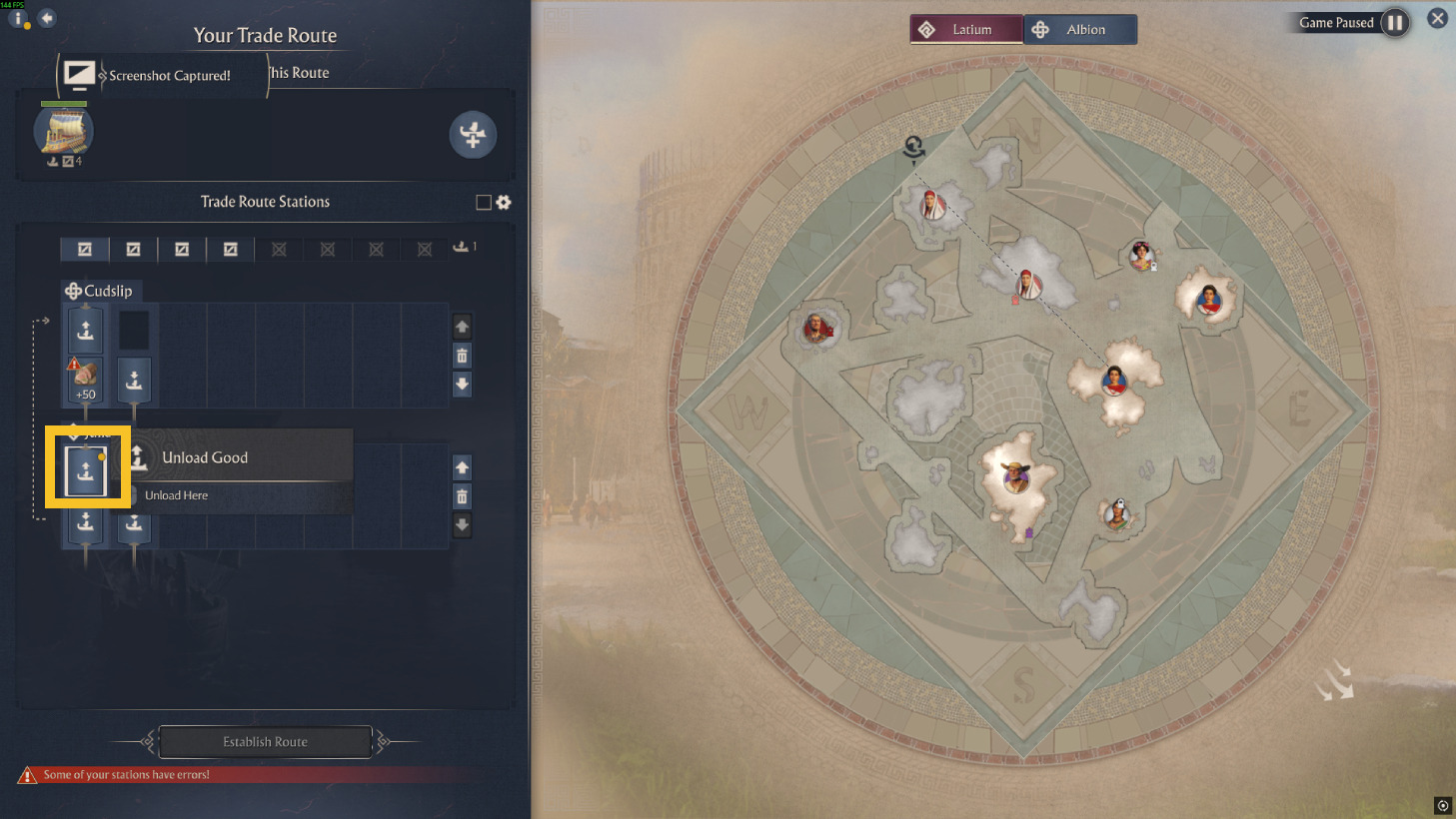Delete the Cudslip station
The height and width of the screenshot is (819, 1456).
[462, 356]
